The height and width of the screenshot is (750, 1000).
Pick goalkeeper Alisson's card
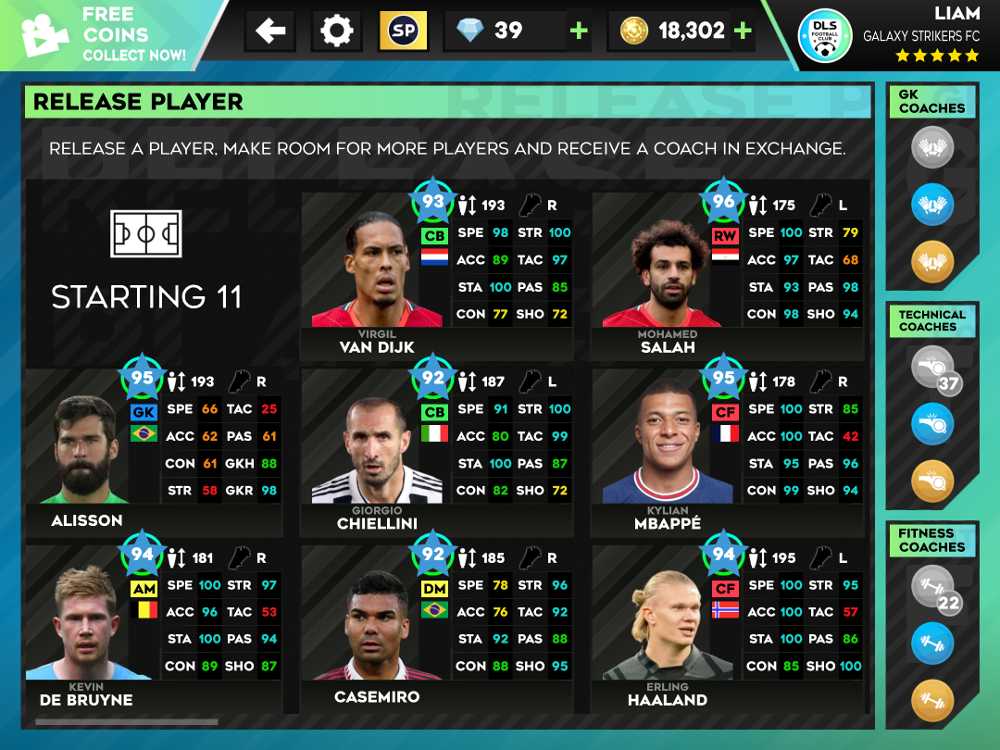(x=152, y=450)
